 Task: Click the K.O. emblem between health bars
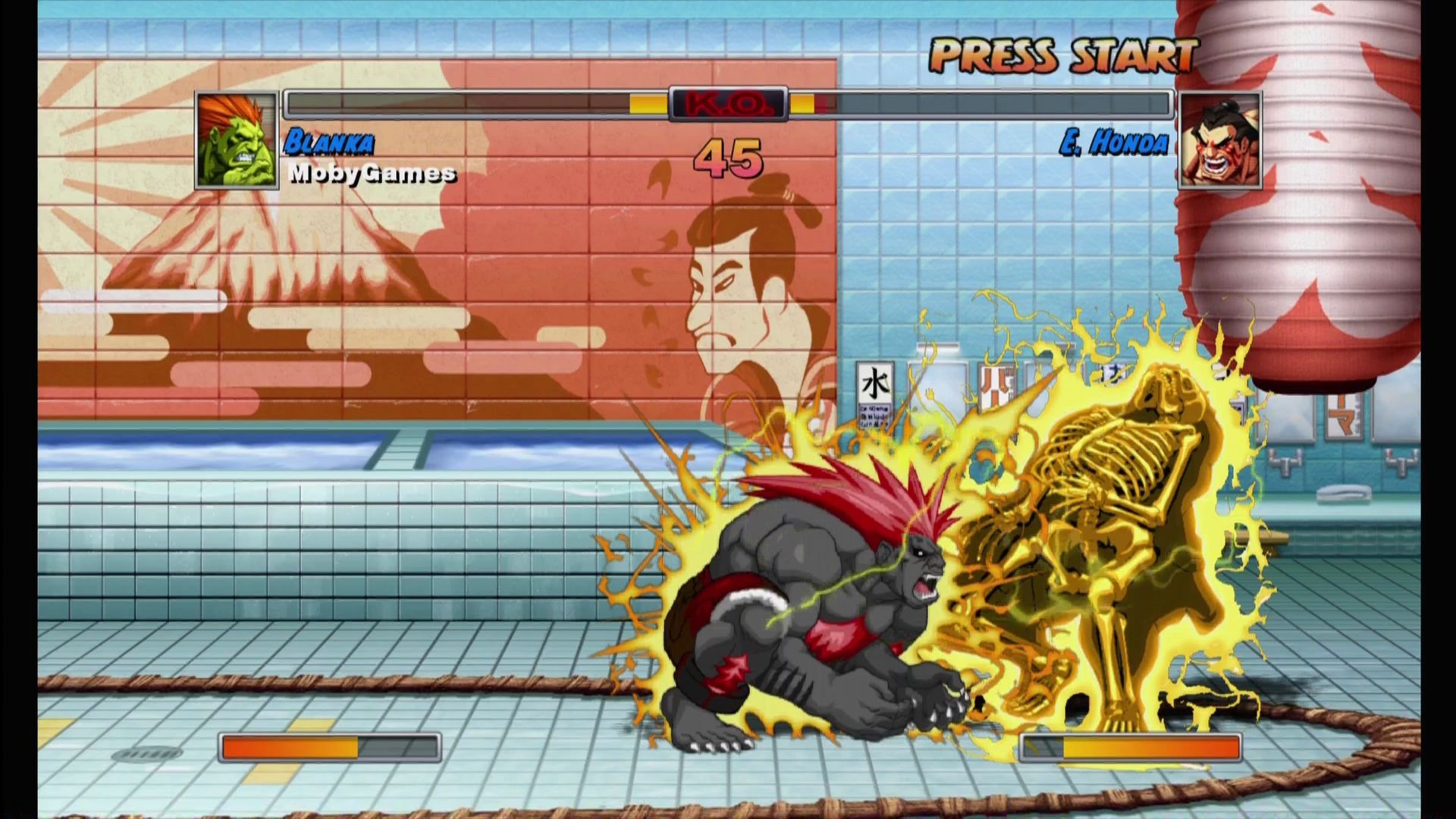coord(726,105)
